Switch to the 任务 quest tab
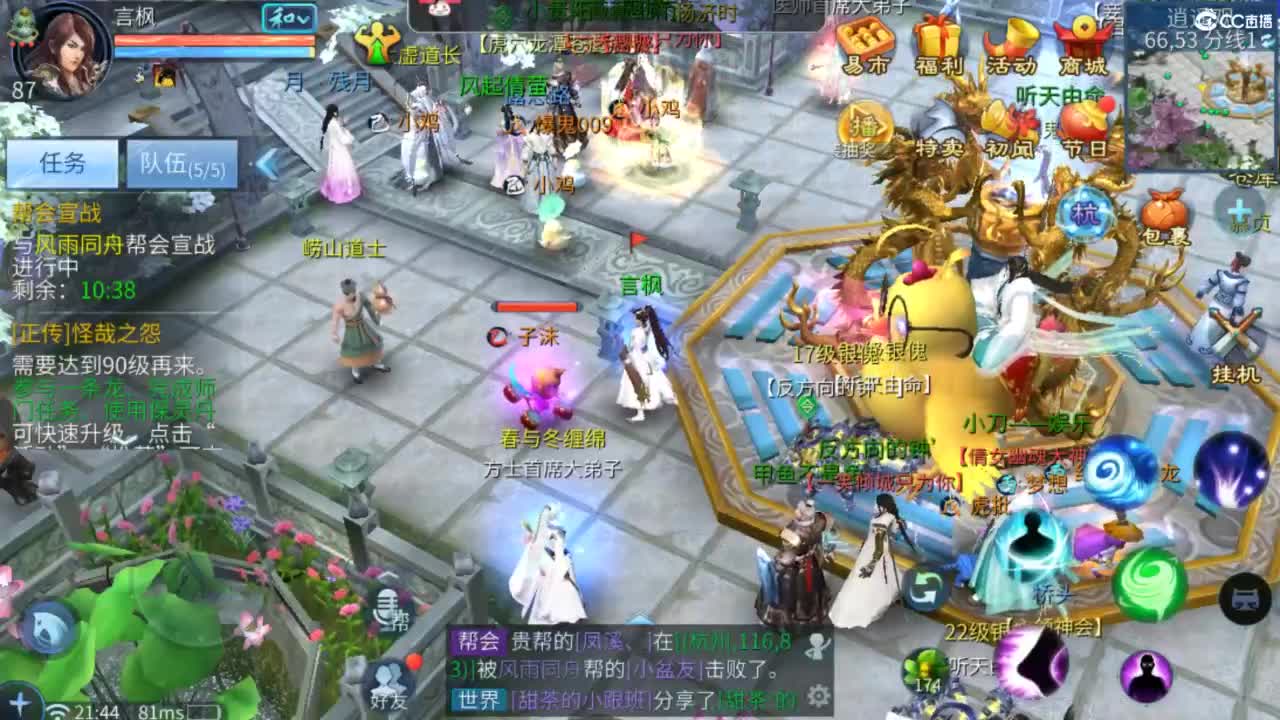Screen dimensions: 1280x720 [64, 162]
